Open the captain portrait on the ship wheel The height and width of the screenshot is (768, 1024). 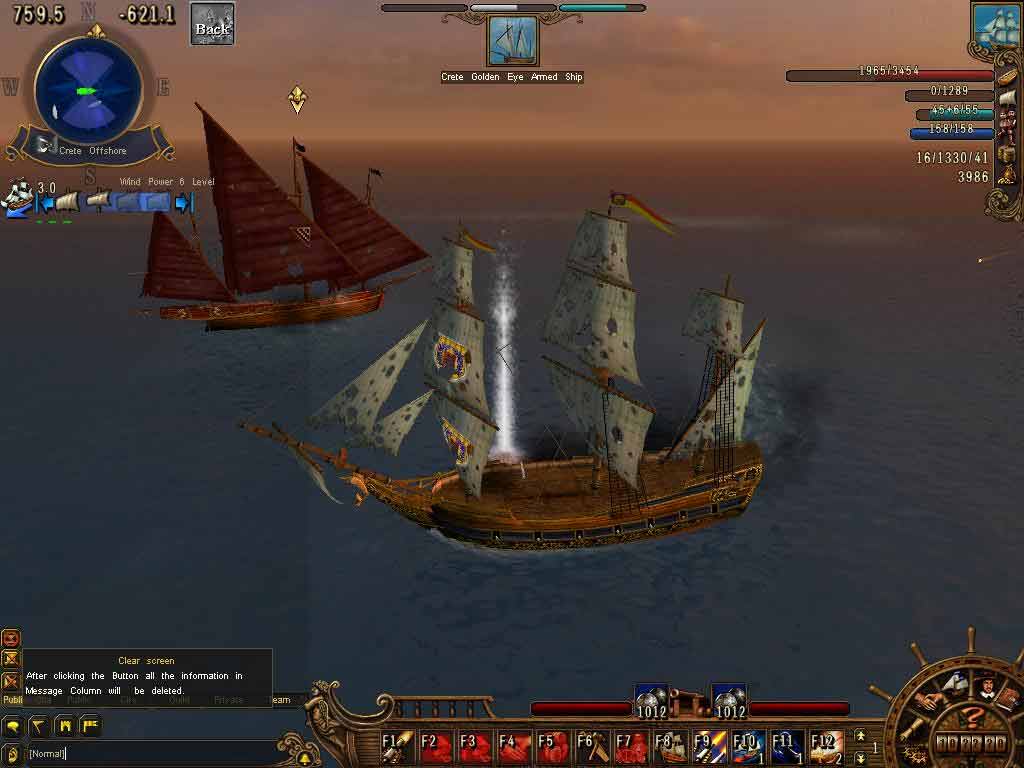(985, 688)
